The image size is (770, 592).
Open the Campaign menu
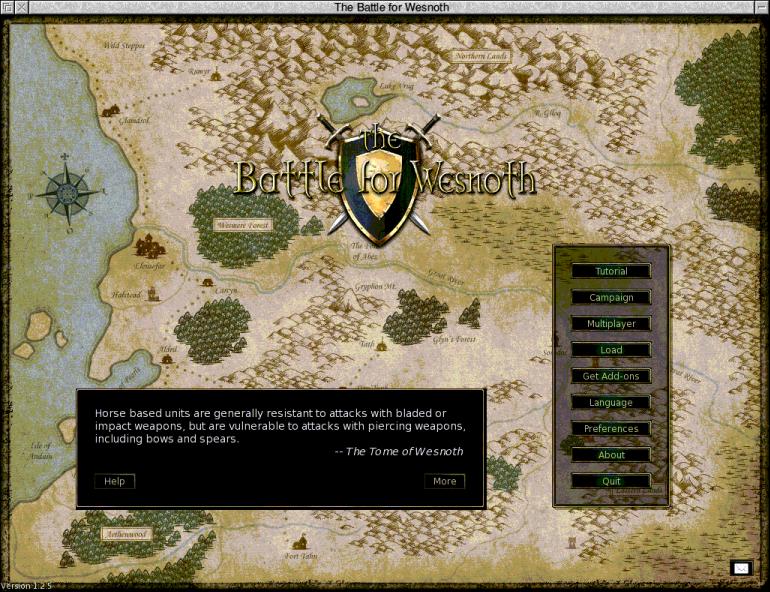click(611, 297)
